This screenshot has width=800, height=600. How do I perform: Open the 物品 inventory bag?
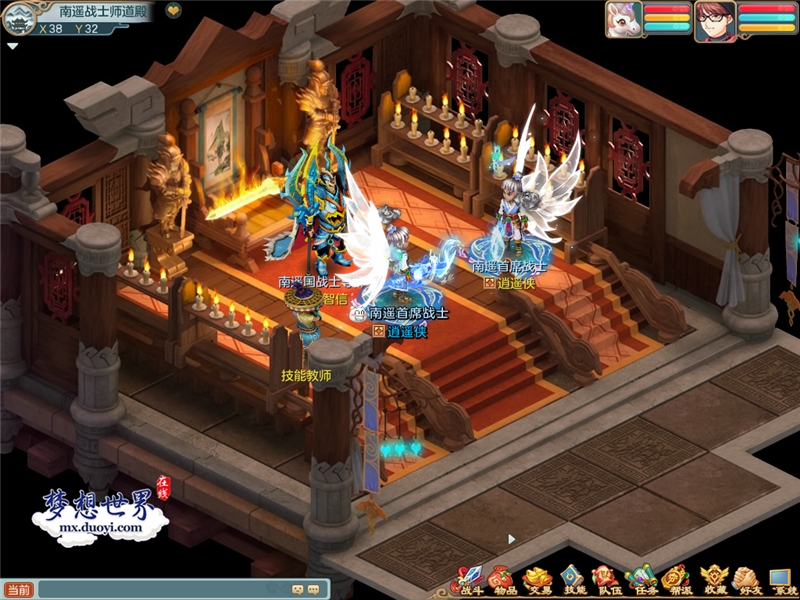pos(501,580)
